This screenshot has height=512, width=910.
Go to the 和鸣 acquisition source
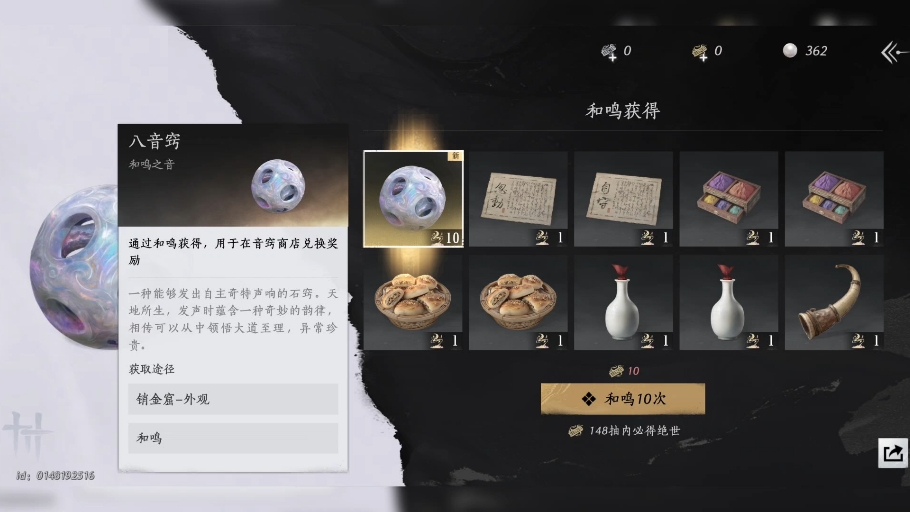[232, 438]
